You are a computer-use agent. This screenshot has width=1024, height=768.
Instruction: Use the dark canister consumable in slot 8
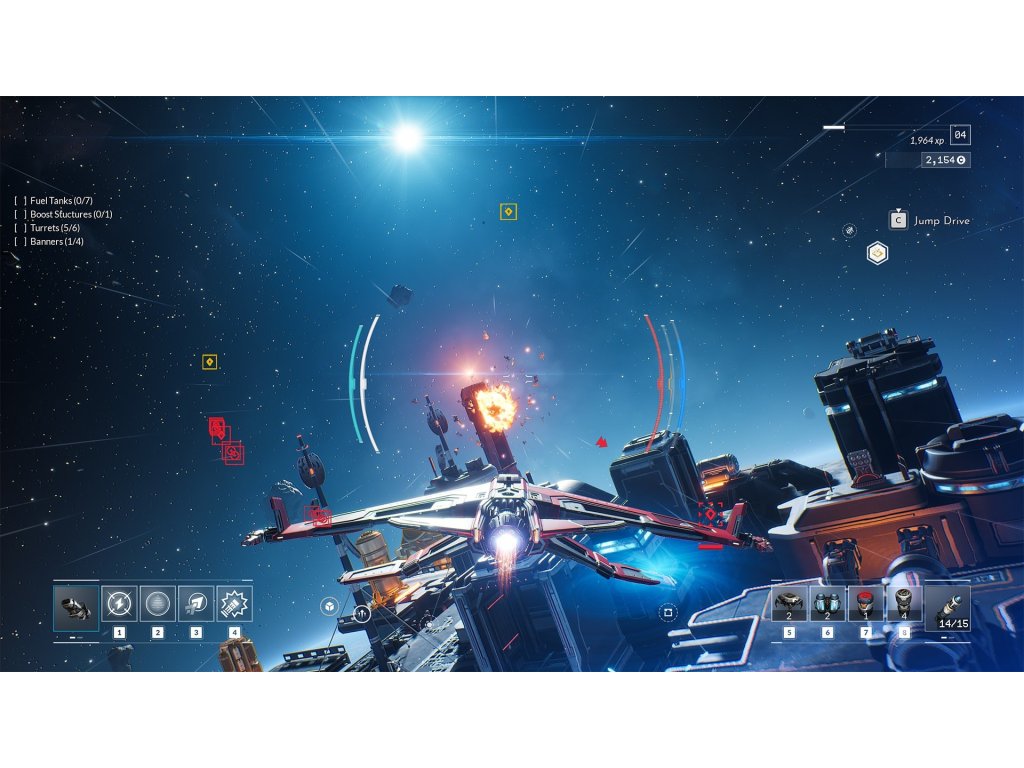coord(904,604)
